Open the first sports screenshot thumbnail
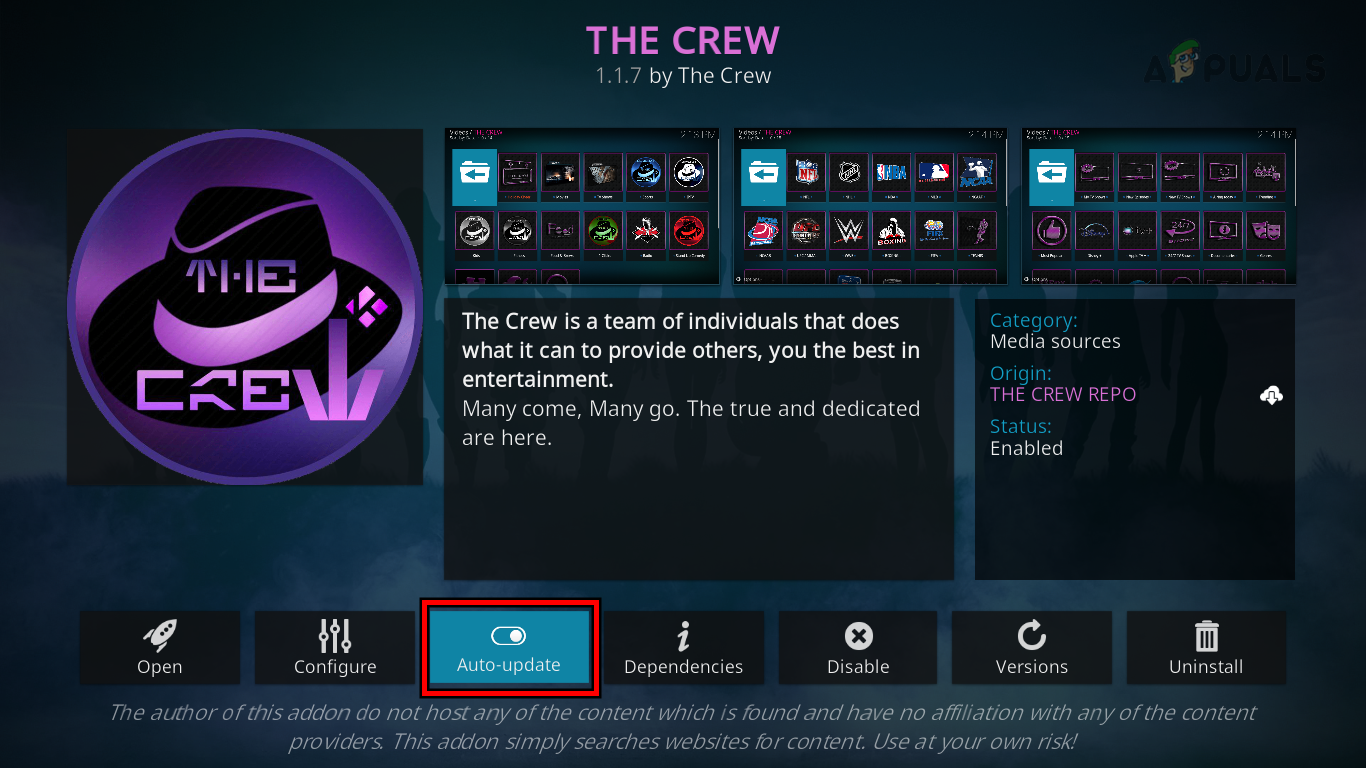The image size is (1366, 768). [x=582, y=205]
